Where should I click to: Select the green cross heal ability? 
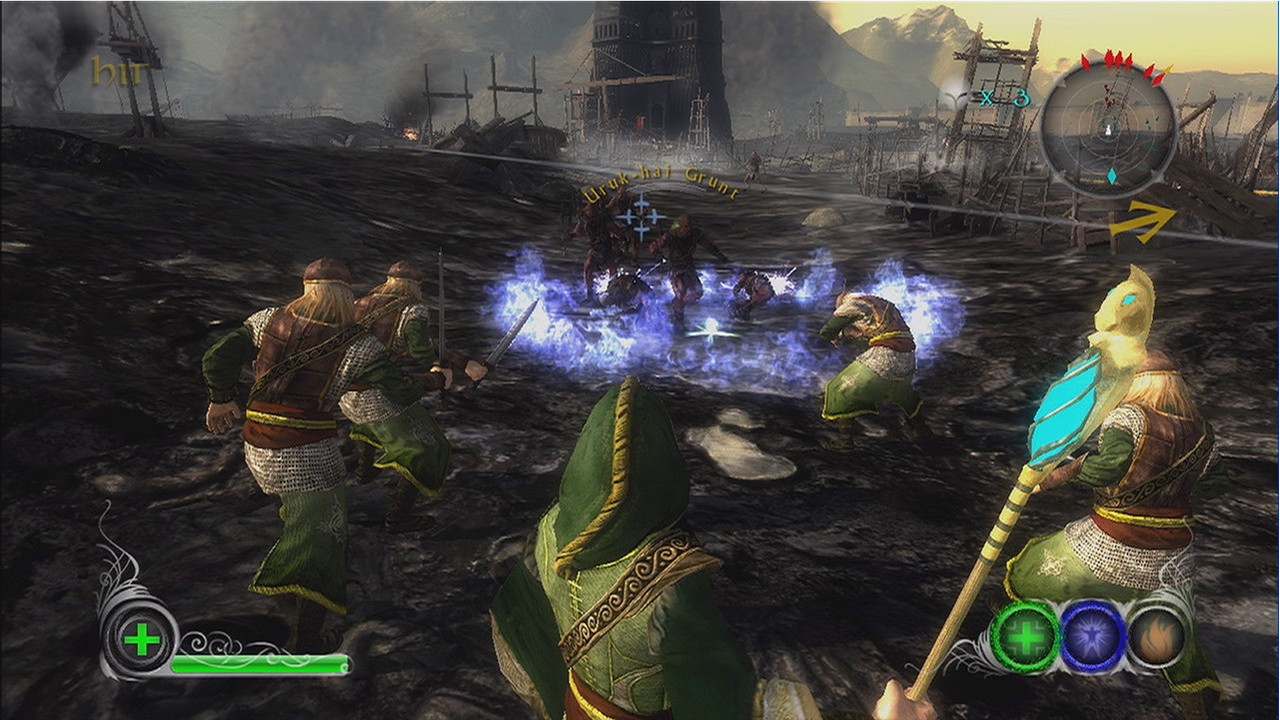(1024, 637)
